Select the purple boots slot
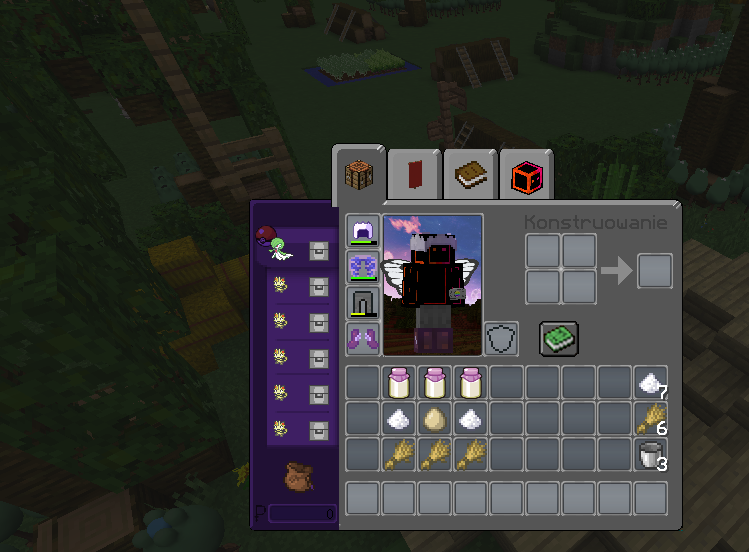This screenshot has width=749, height=552. point(361,338)
